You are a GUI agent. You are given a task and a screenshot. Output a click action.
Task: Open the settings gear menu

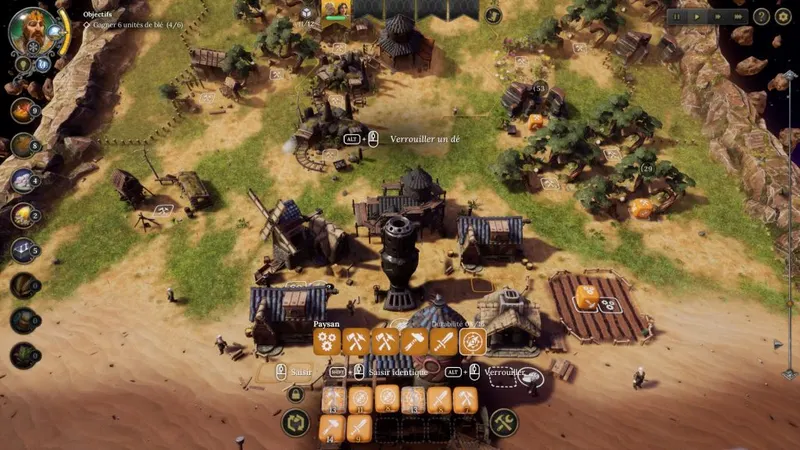pos(783,17)
